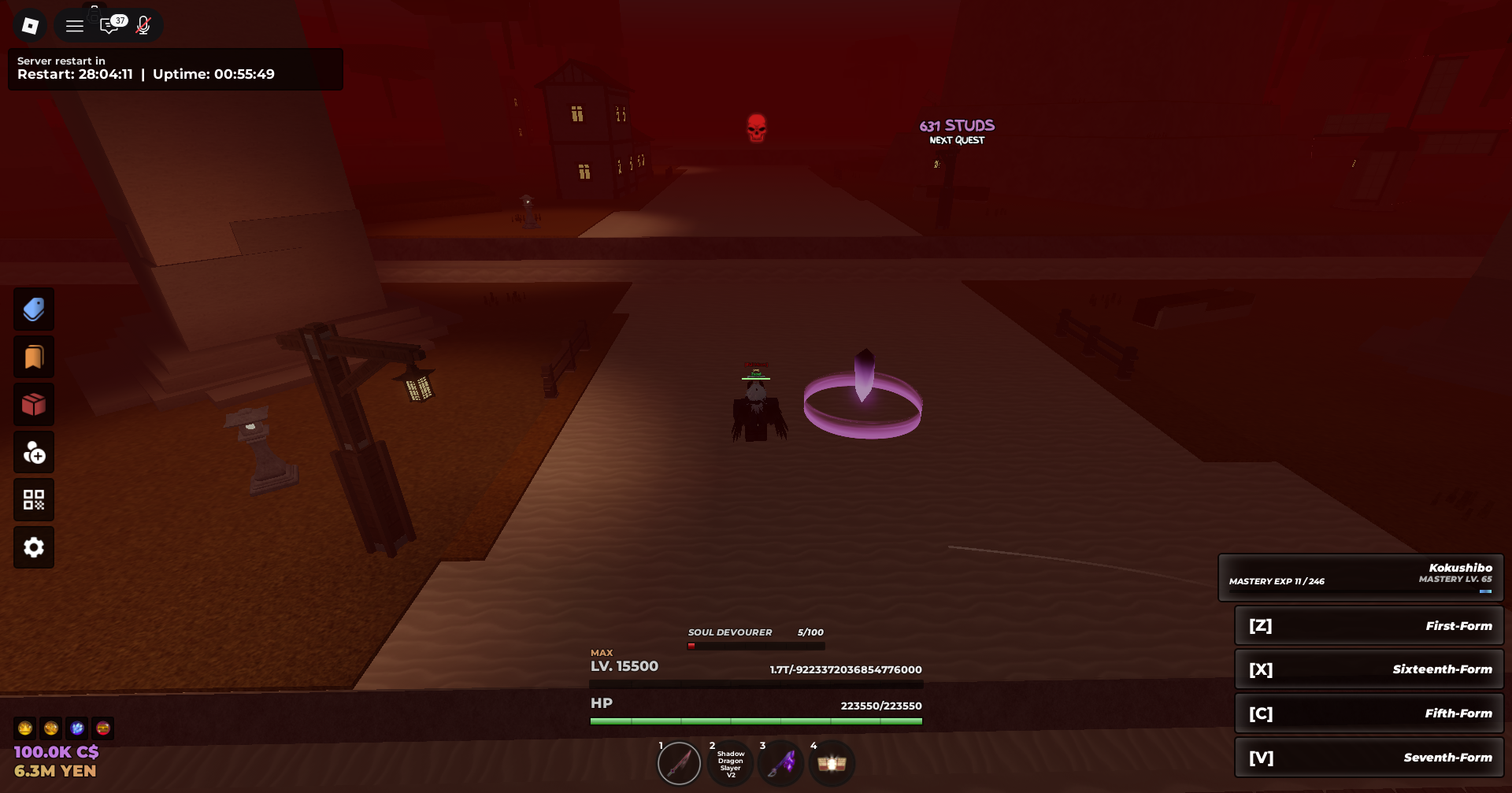Viewport: 1512px width, 793px height.
Task: Click the crown currency icon
Action: pos(24,728)
